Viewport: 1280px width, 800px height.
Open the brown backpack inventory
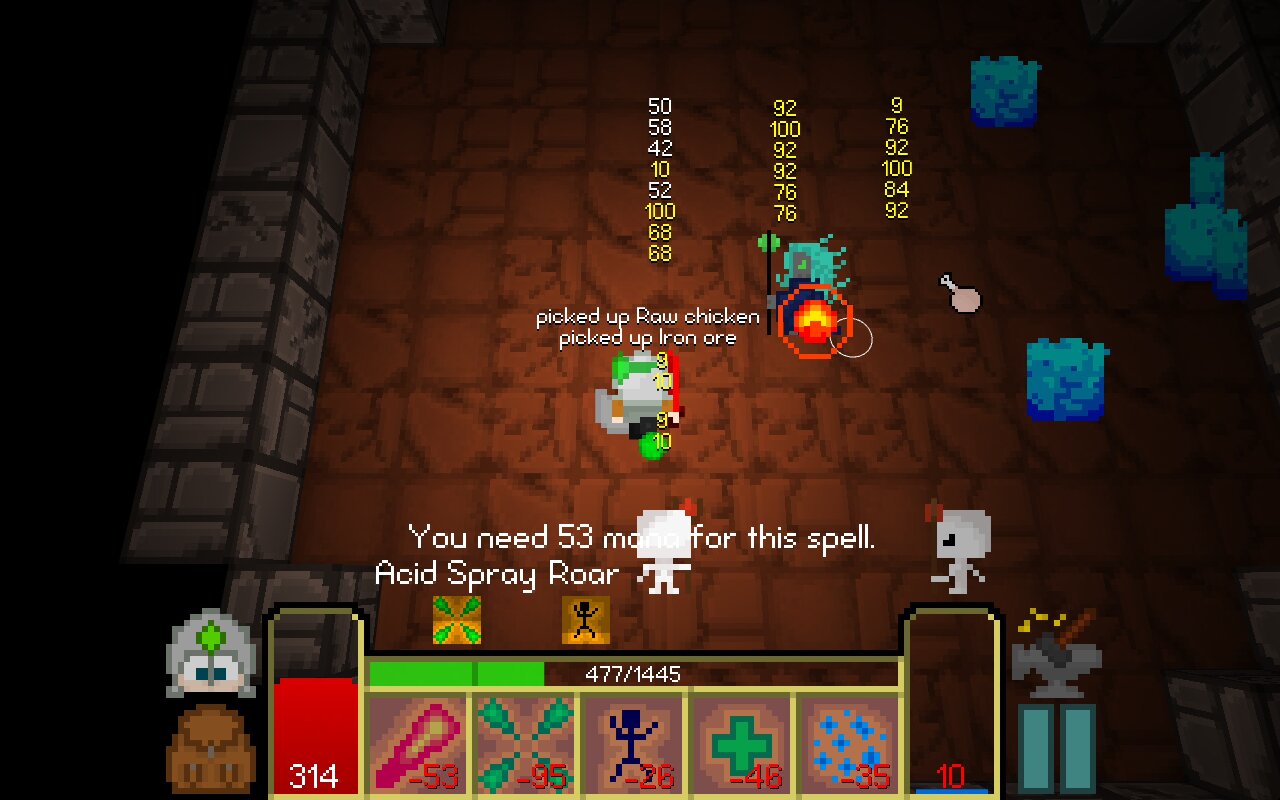(x=212, y=748)
